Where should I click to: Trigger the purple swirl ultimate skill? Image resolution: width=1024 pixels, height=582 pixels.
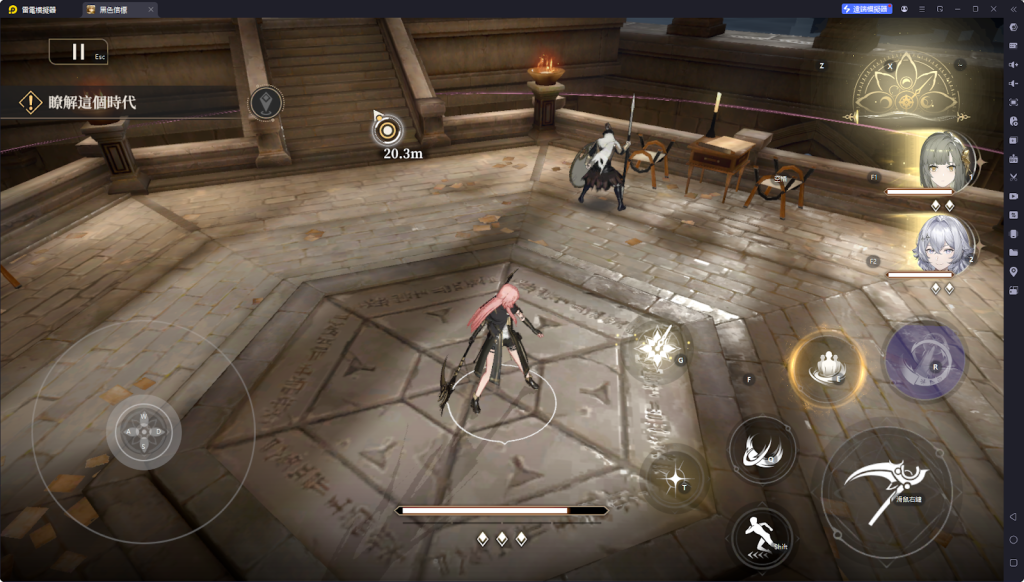[924, 360]
